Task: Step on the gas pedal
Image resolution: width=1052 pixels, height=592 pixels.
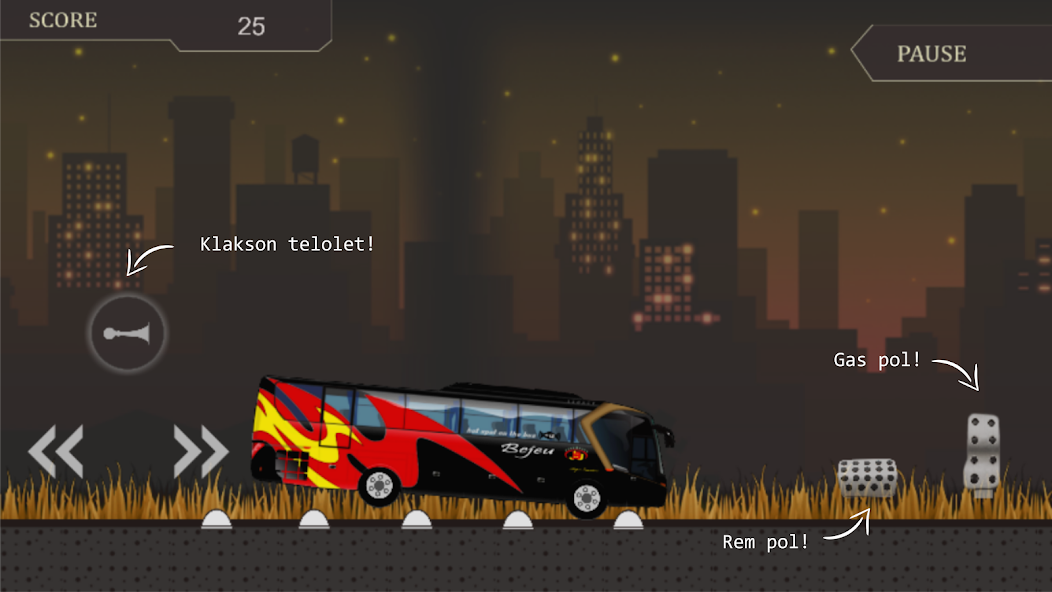Action: [983, 453]
